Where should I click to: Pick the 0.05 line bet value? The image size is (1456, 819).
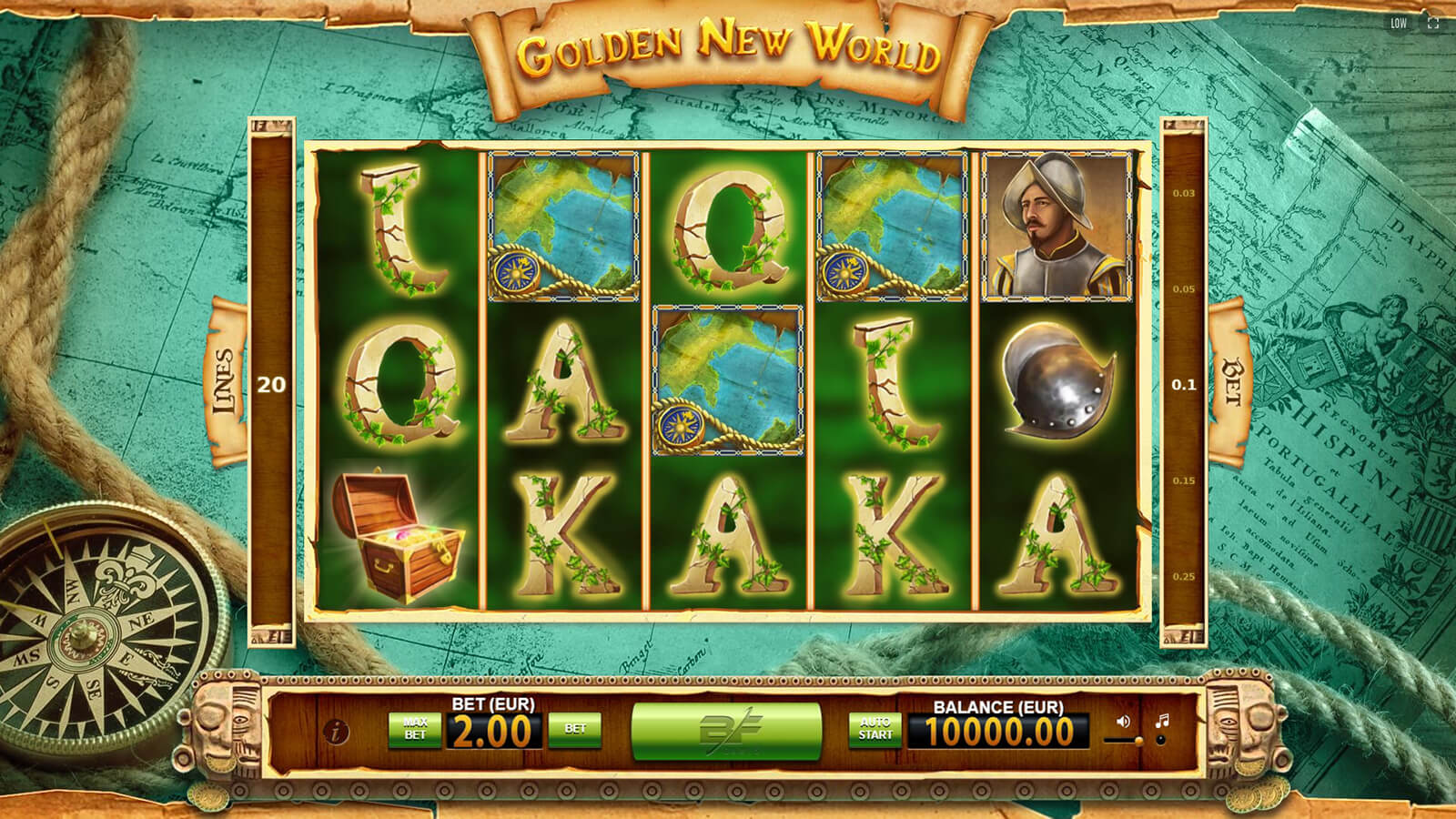(1184, 289)
